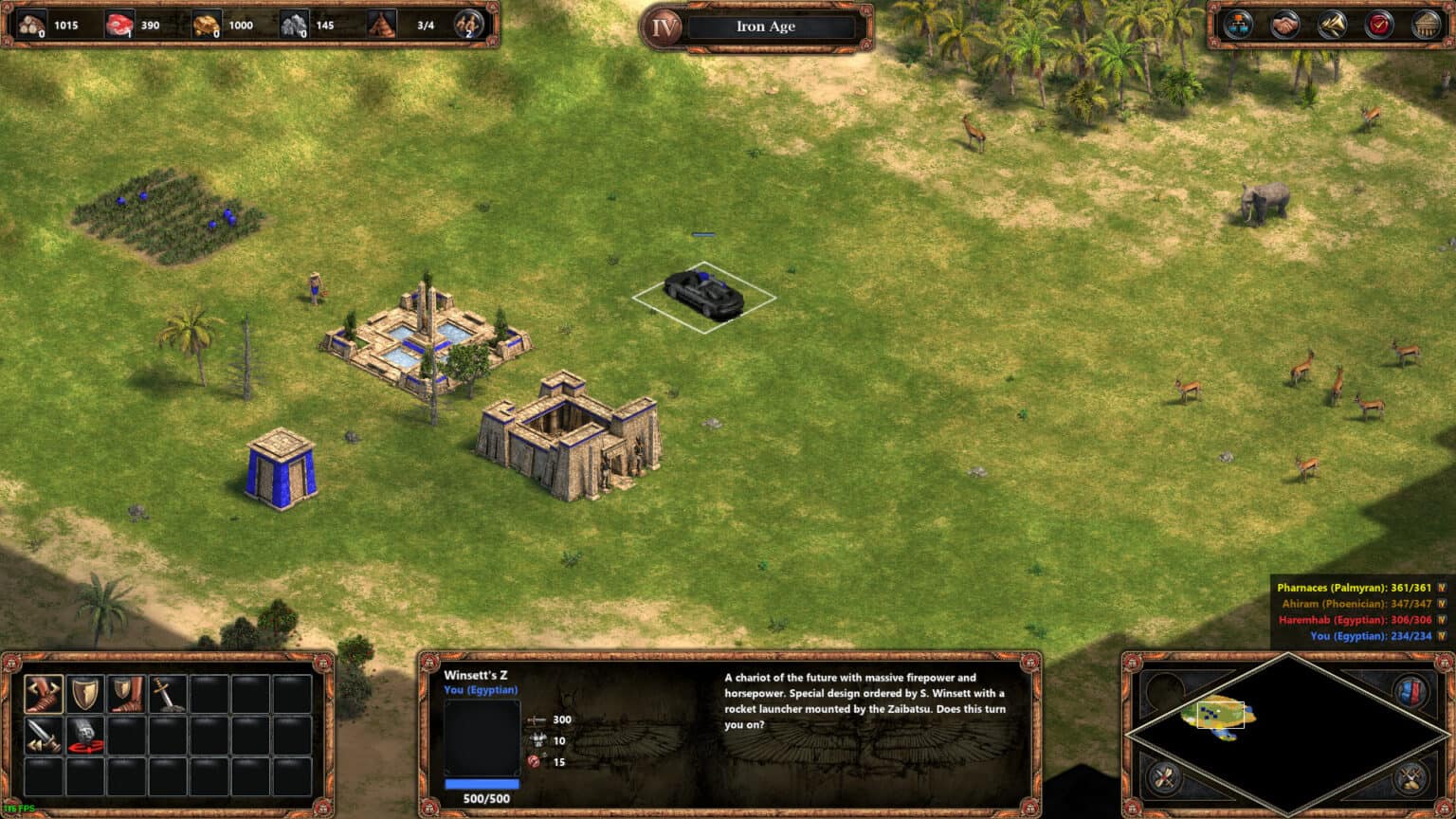The width and height of the screenshot is (1456, 819).
Task: Click the Iron Age banner
Action: [x=768, y=27]
